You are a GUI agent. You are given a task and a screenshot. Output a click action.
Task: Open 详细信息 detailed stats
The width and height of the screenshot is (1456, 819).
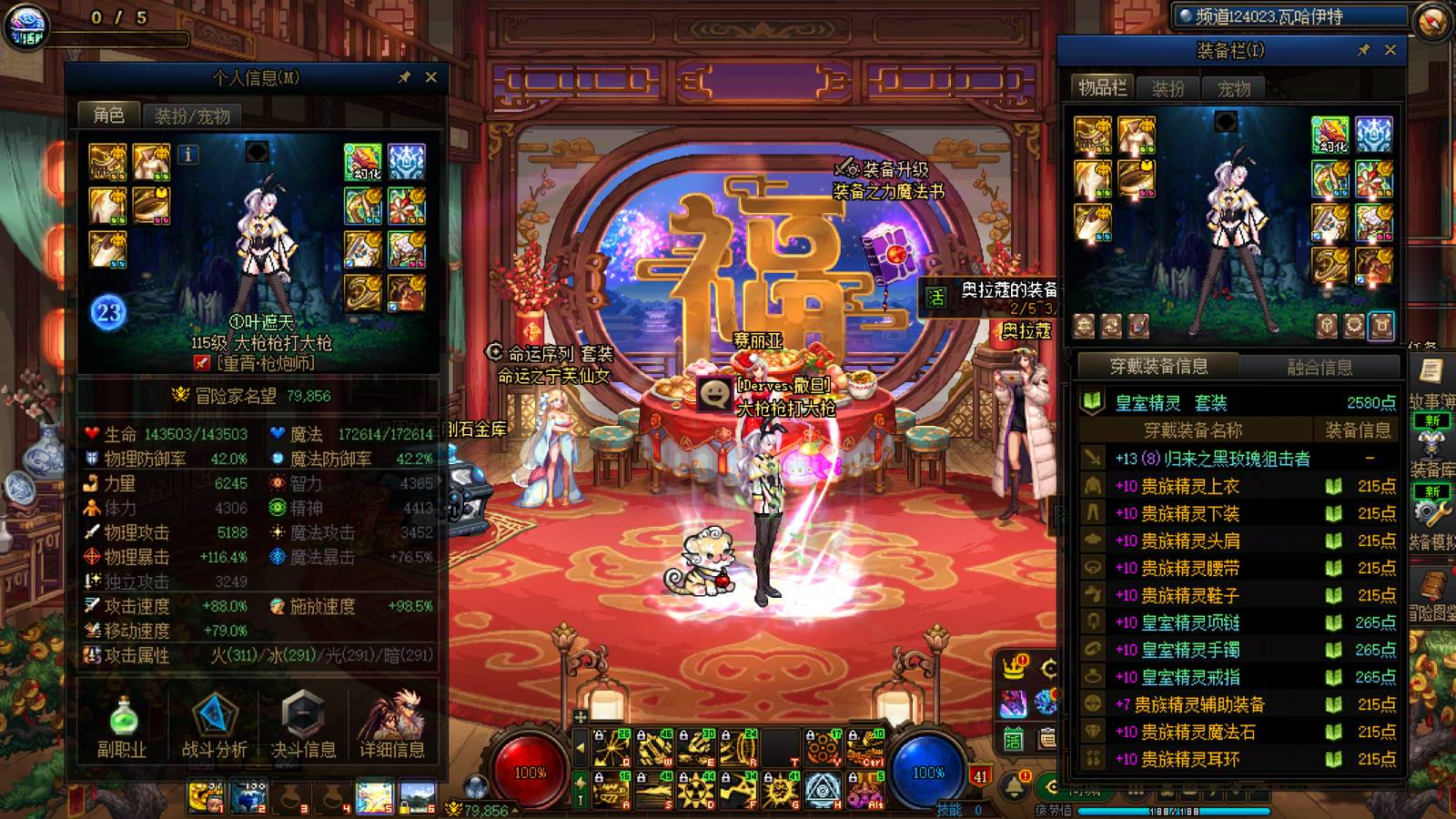[x=392, y=726]
